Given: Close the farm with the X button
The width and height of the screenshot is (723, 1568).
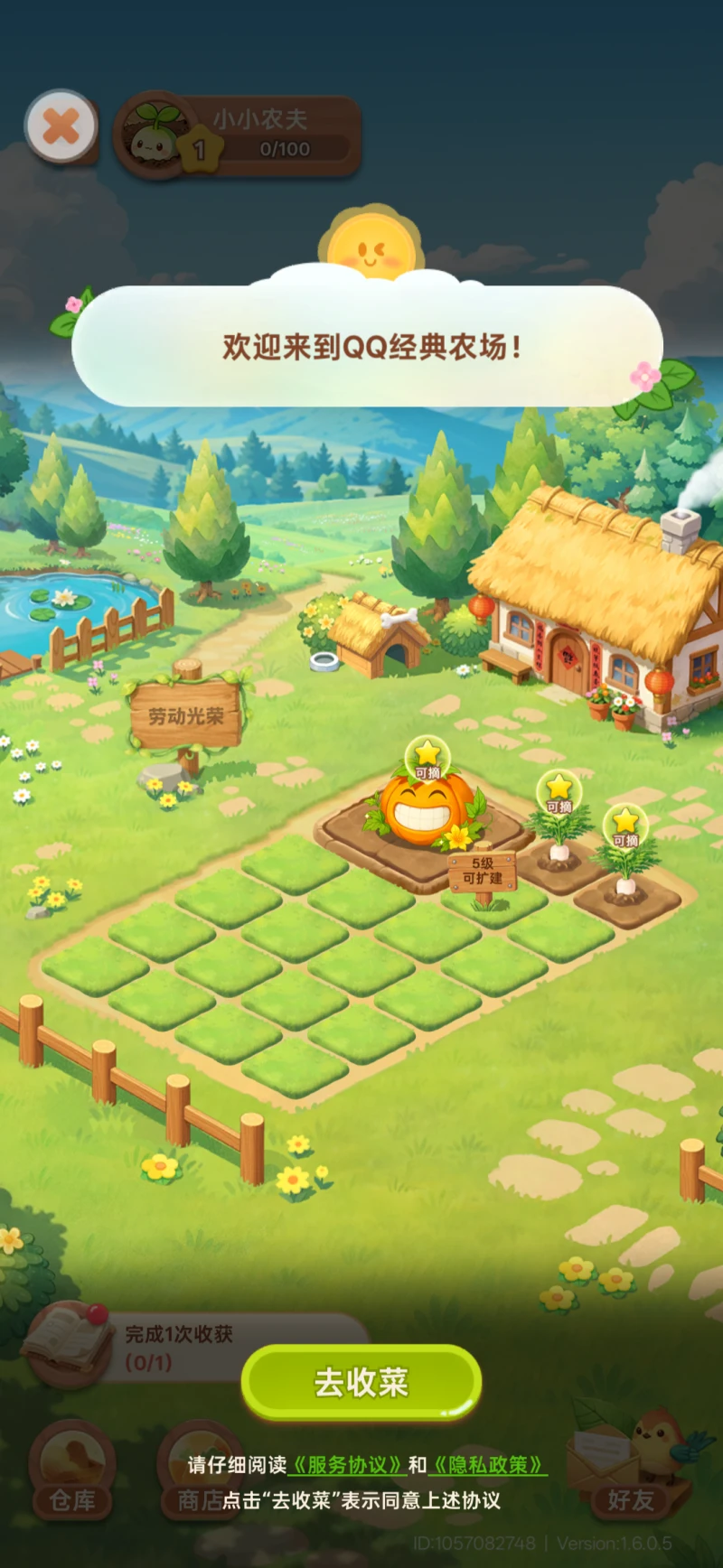Looking at the screenshot, I should (61, 126).
